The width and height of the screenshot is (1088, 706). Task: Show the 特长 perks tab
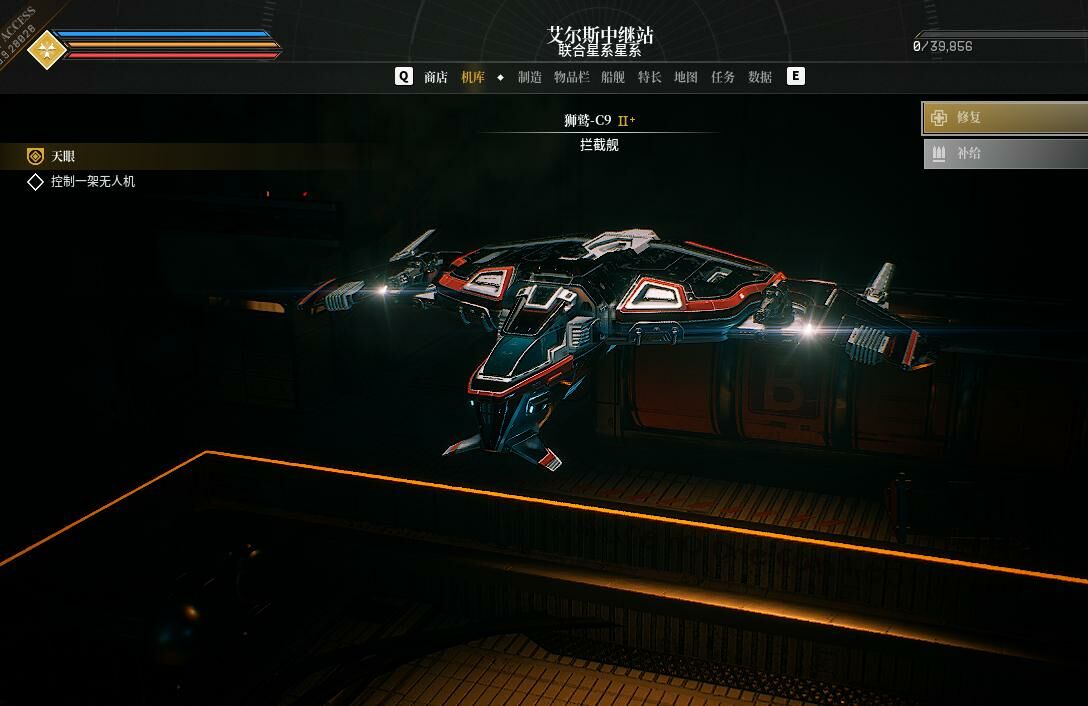650,77
